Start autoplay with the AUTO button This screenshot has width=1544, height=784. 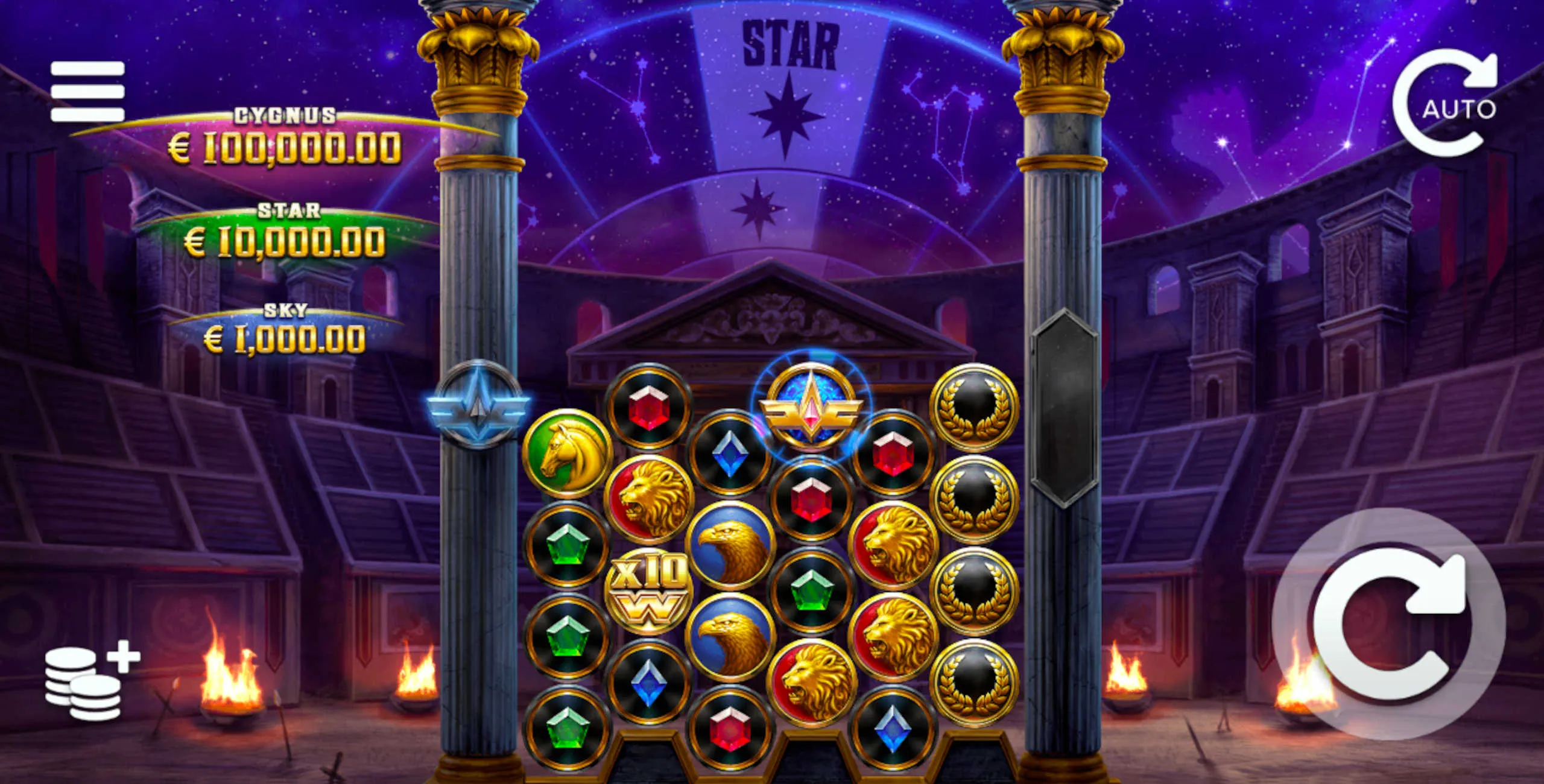click(1449, 104)
